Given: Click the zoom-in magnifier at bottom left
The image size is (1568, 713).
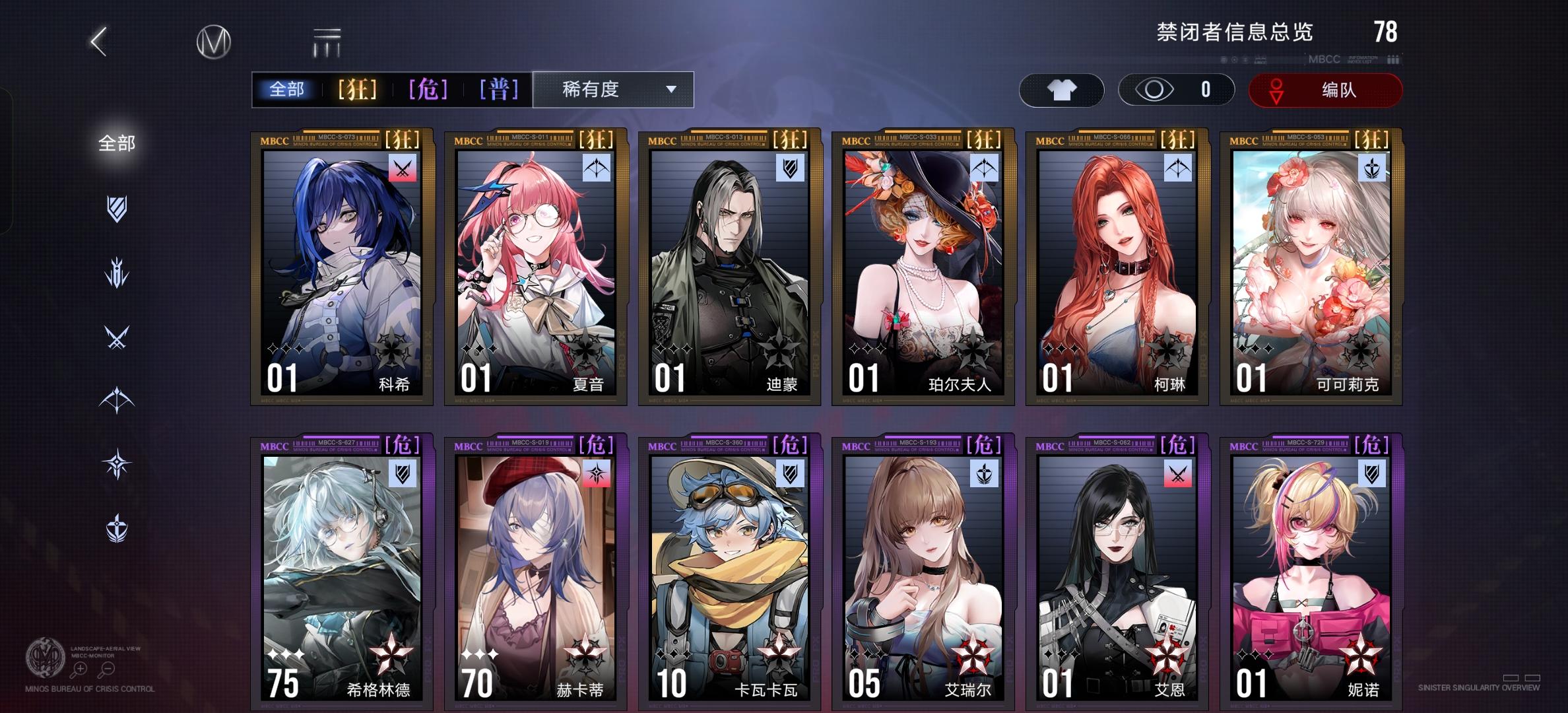Looking at the screenshot, I should (81, 669).
